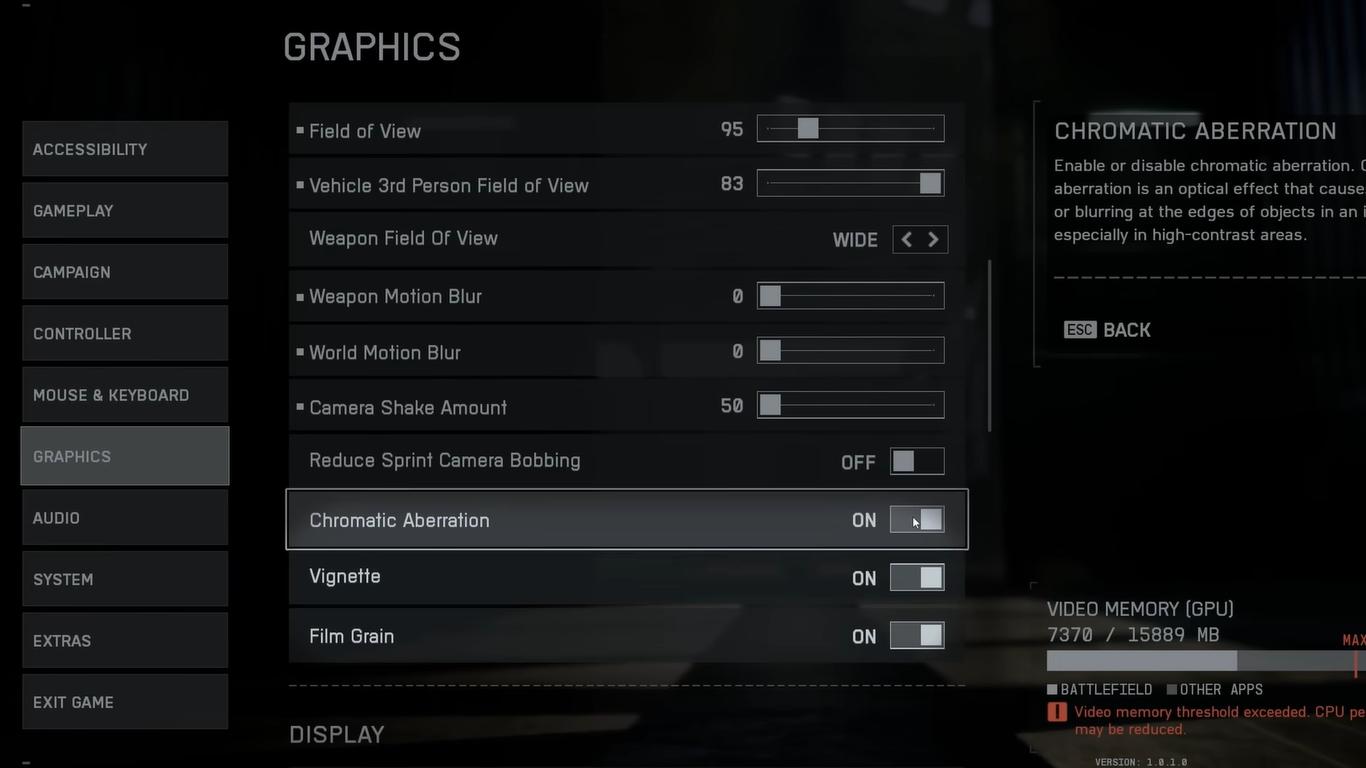
Task: Switch to the Gameplay settings
Action: pyautogui.click(x=125, y=211)
